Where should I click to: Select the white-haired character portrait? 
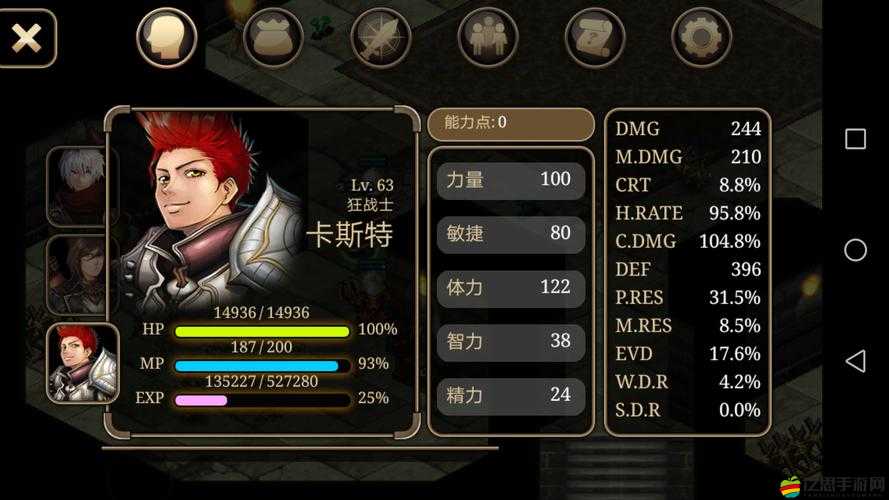(x=83, y=186)
